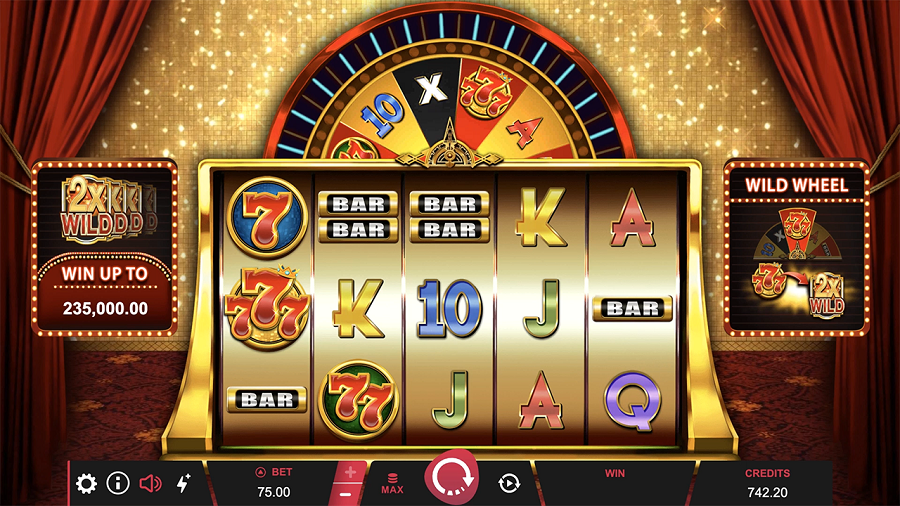Open the autoplay spin options

[x=509, y=484]
